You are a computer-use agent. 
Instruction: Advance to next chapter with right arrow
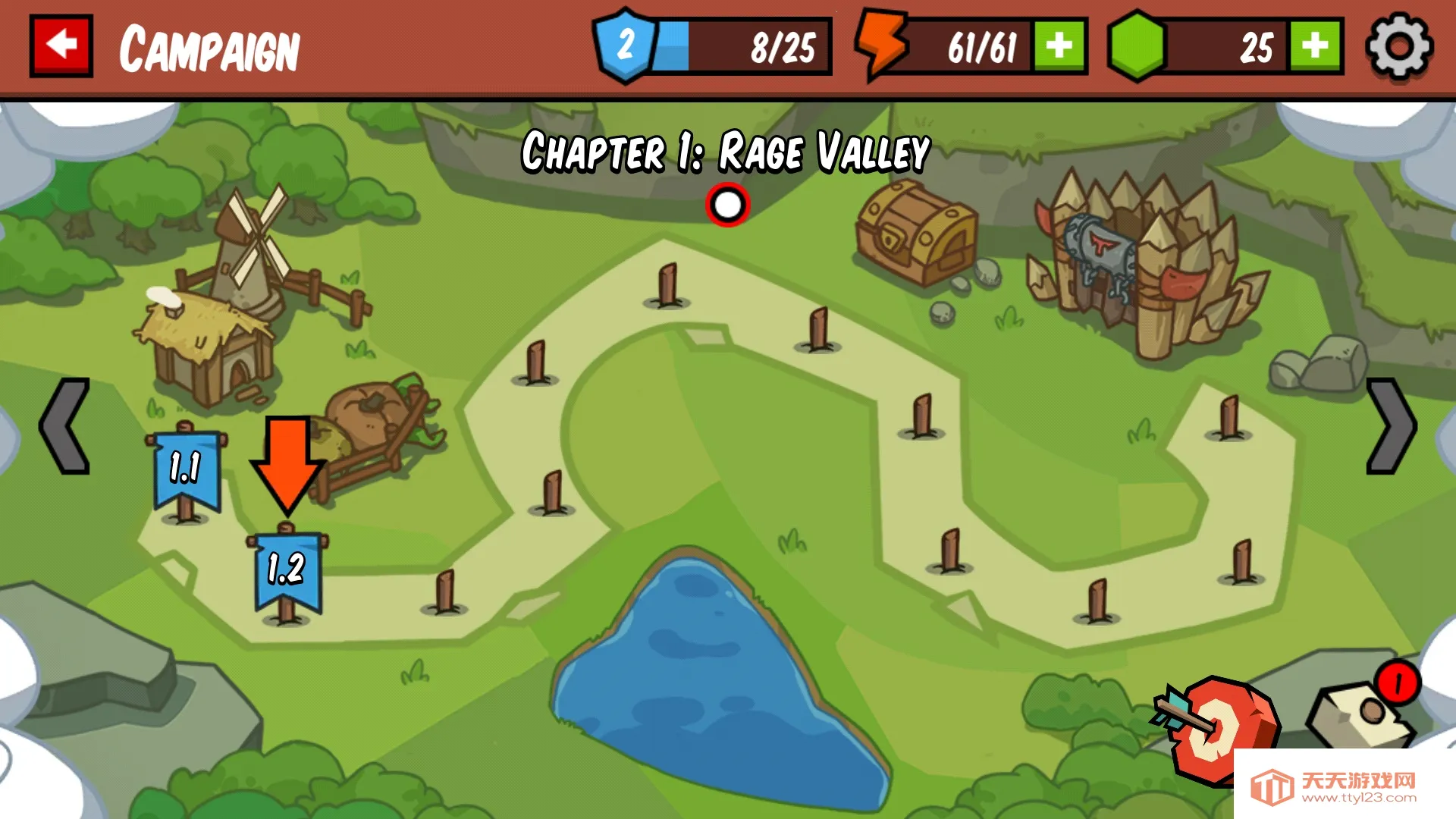point(1390,426)
